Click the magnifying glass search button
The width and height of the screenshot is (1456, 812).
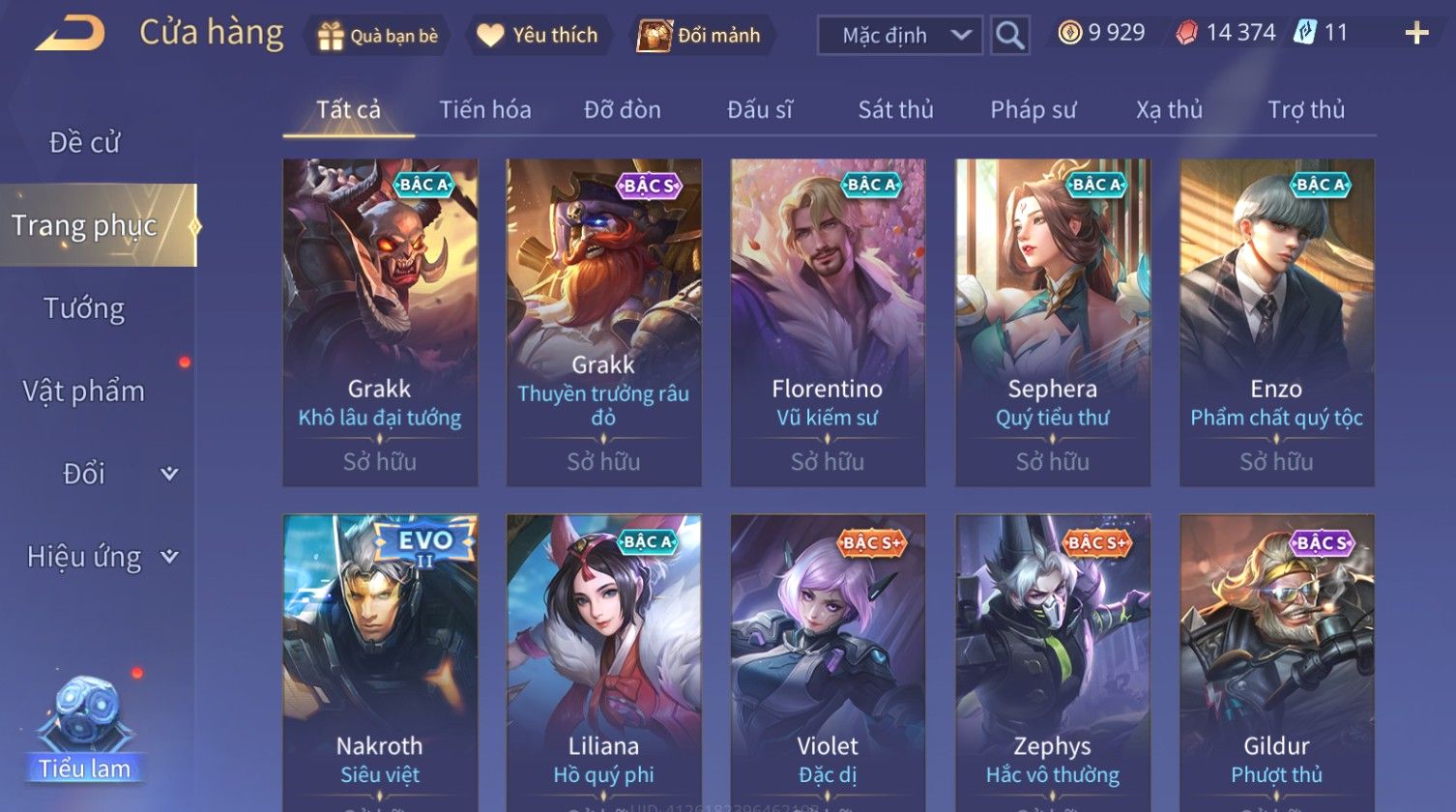1009,36
